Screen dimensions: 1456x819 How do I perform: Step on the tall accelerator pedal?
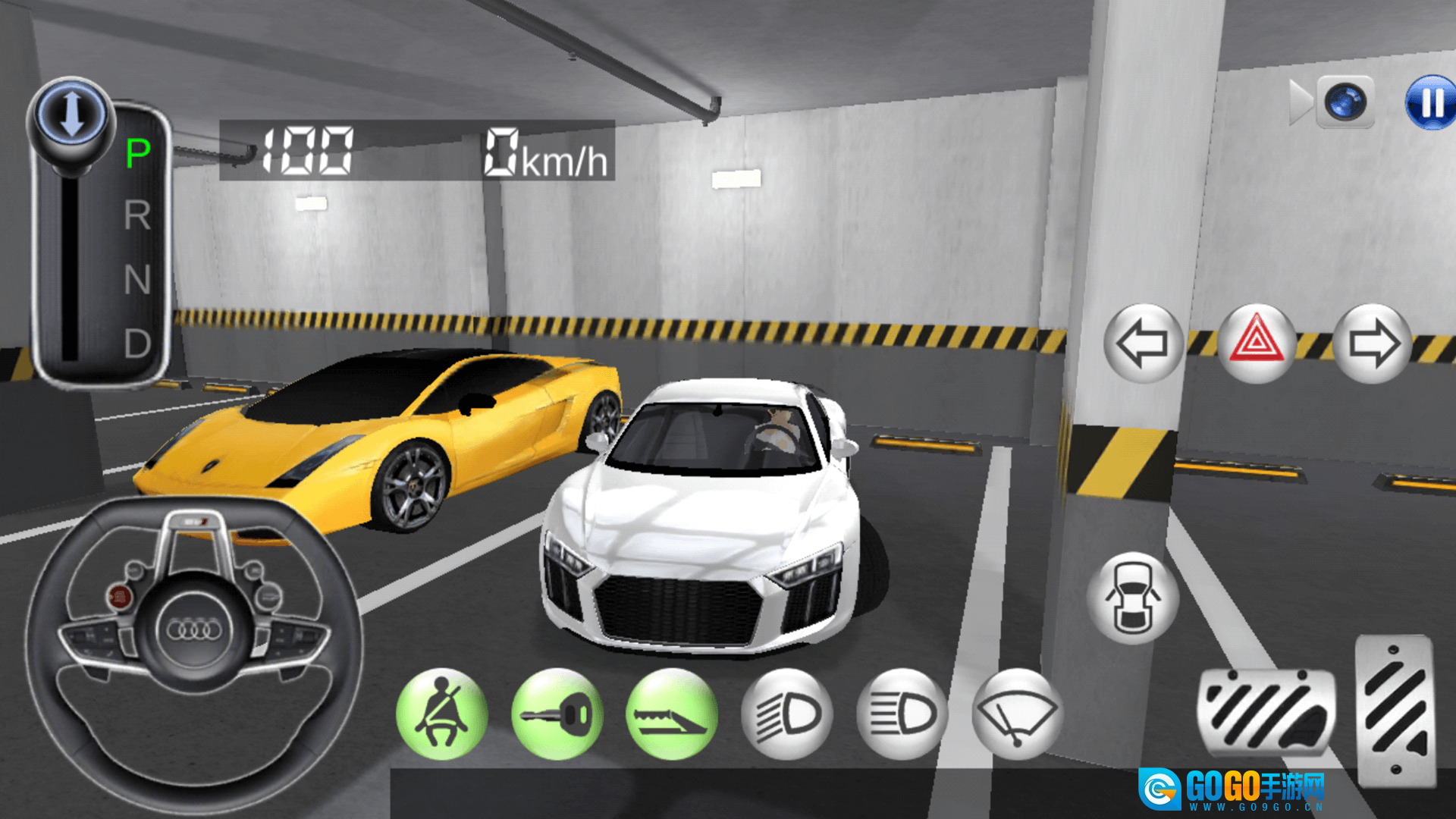[x=1395, y=709]
